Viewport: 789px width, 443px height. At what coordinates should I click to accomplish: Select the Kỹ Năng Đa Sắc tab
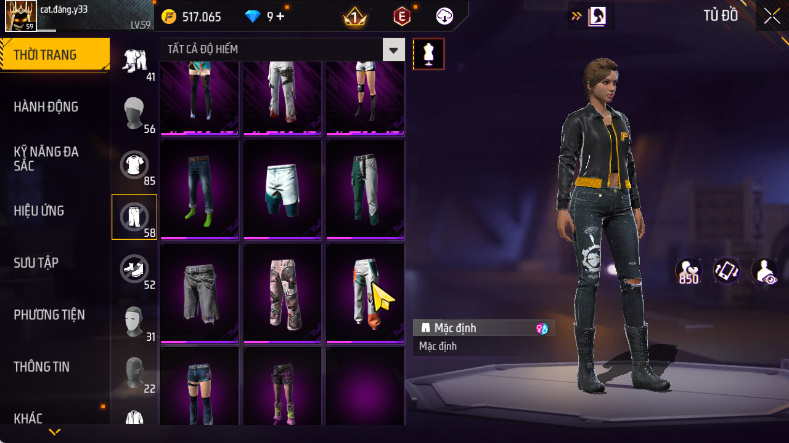[47, 158]
